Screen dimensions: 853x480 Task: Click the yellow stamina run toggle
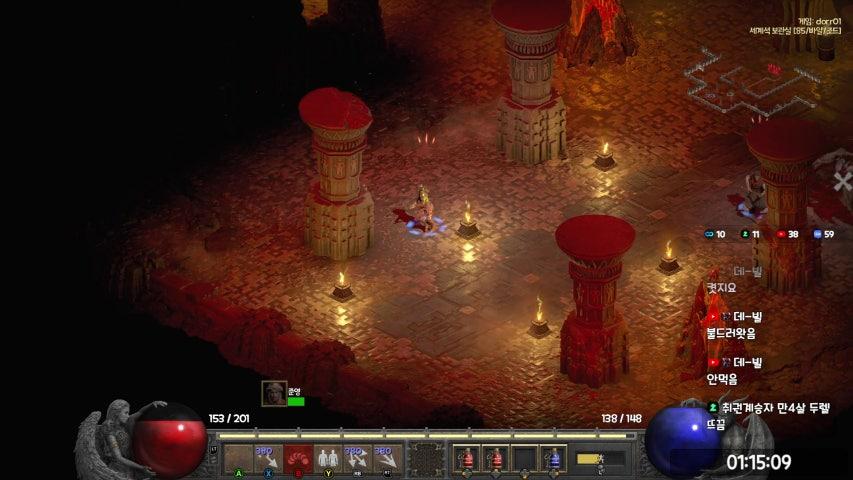[590, 459]
